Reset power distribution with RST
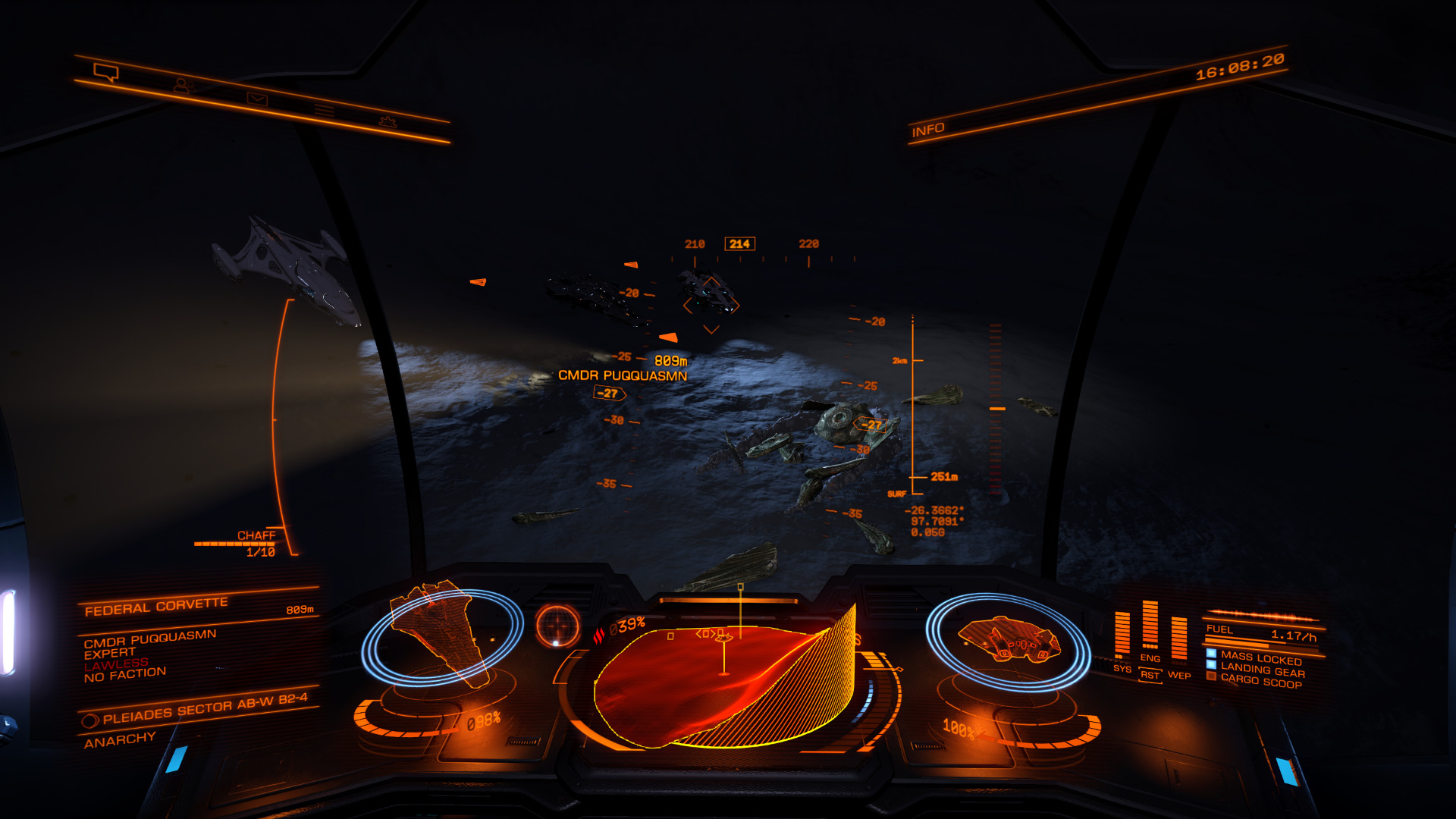This screenshot has height=819, width=1456. 1150,675
